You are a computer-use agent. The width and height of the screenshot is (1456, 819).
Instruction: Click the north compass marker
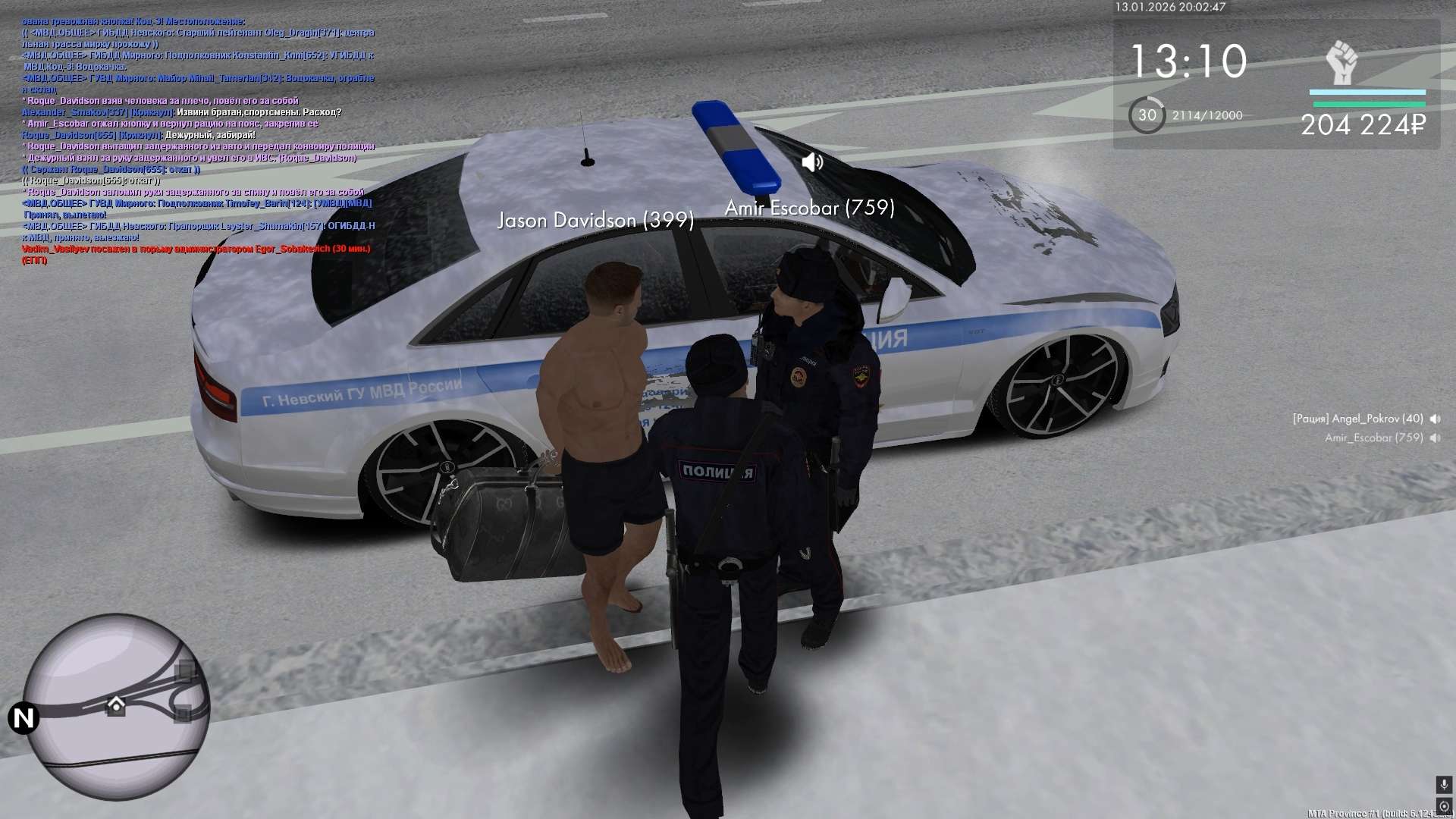coord(24,717)
